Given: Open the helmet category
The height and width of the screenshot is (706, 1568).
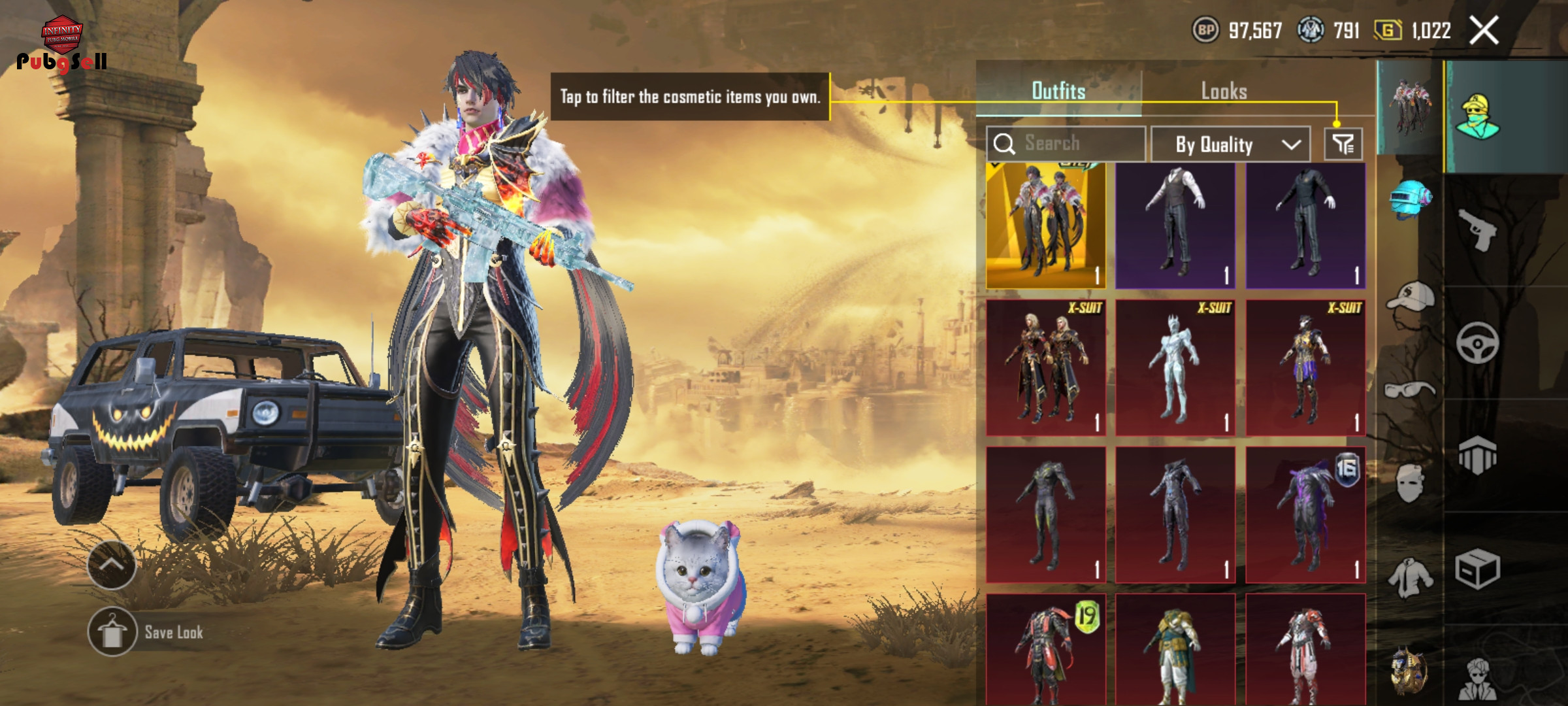Looking at the screenshot, I should (x=1410, y=199).
